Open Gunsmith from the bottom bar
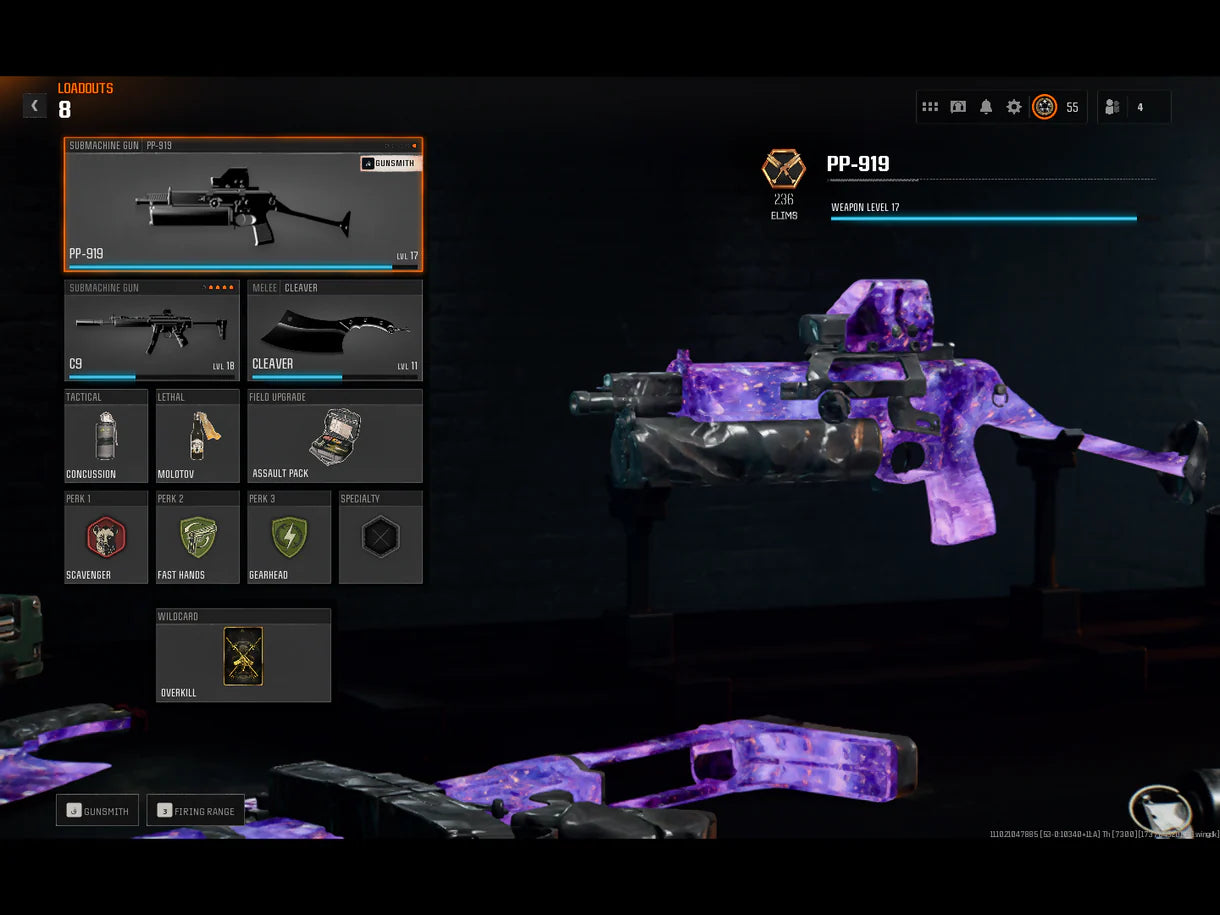 [x=97, y=811]
